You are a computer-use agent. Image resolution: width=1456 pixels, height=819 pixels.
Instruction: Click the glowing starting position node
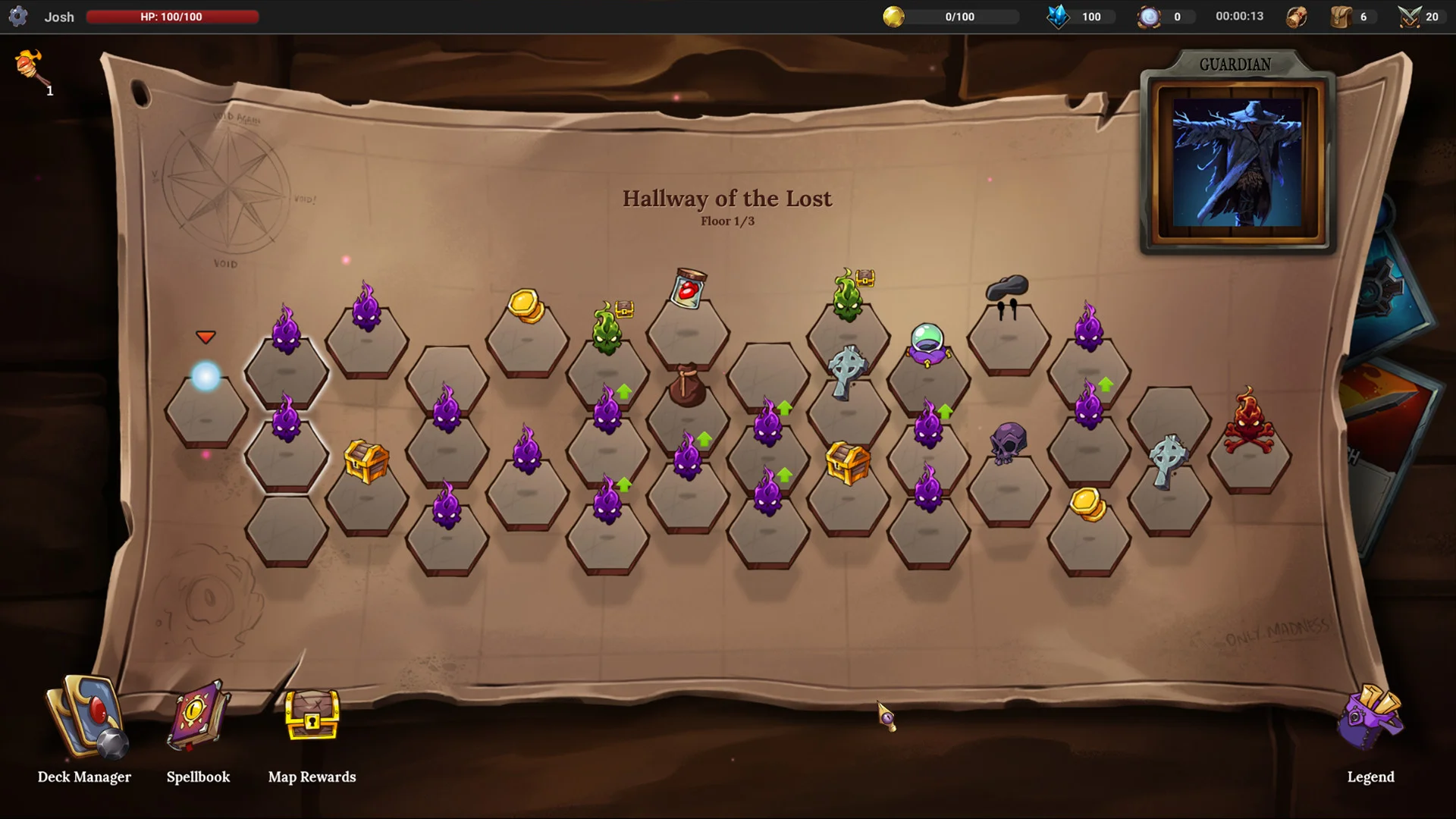pyautogui.click(x=206, y=377)
